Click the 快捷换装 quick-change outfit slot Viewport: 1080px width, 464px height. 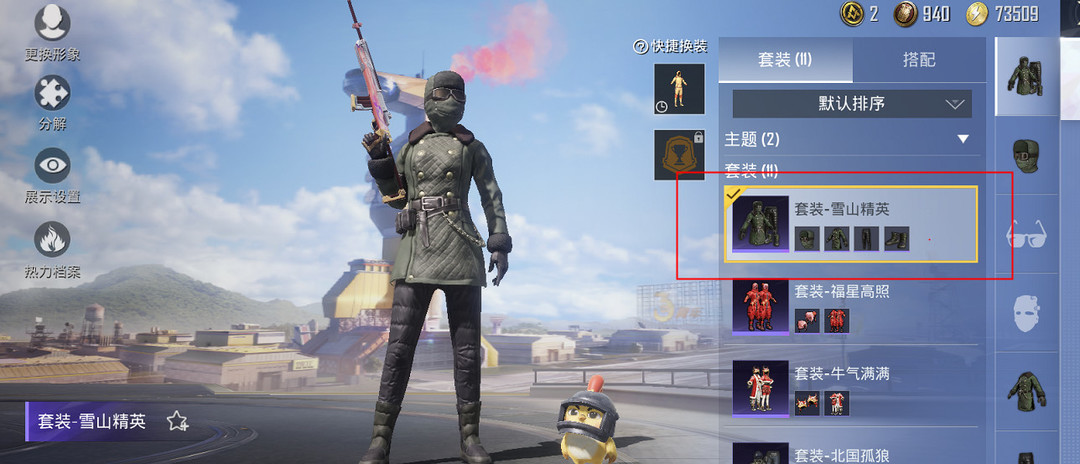(x=679, y=89)
